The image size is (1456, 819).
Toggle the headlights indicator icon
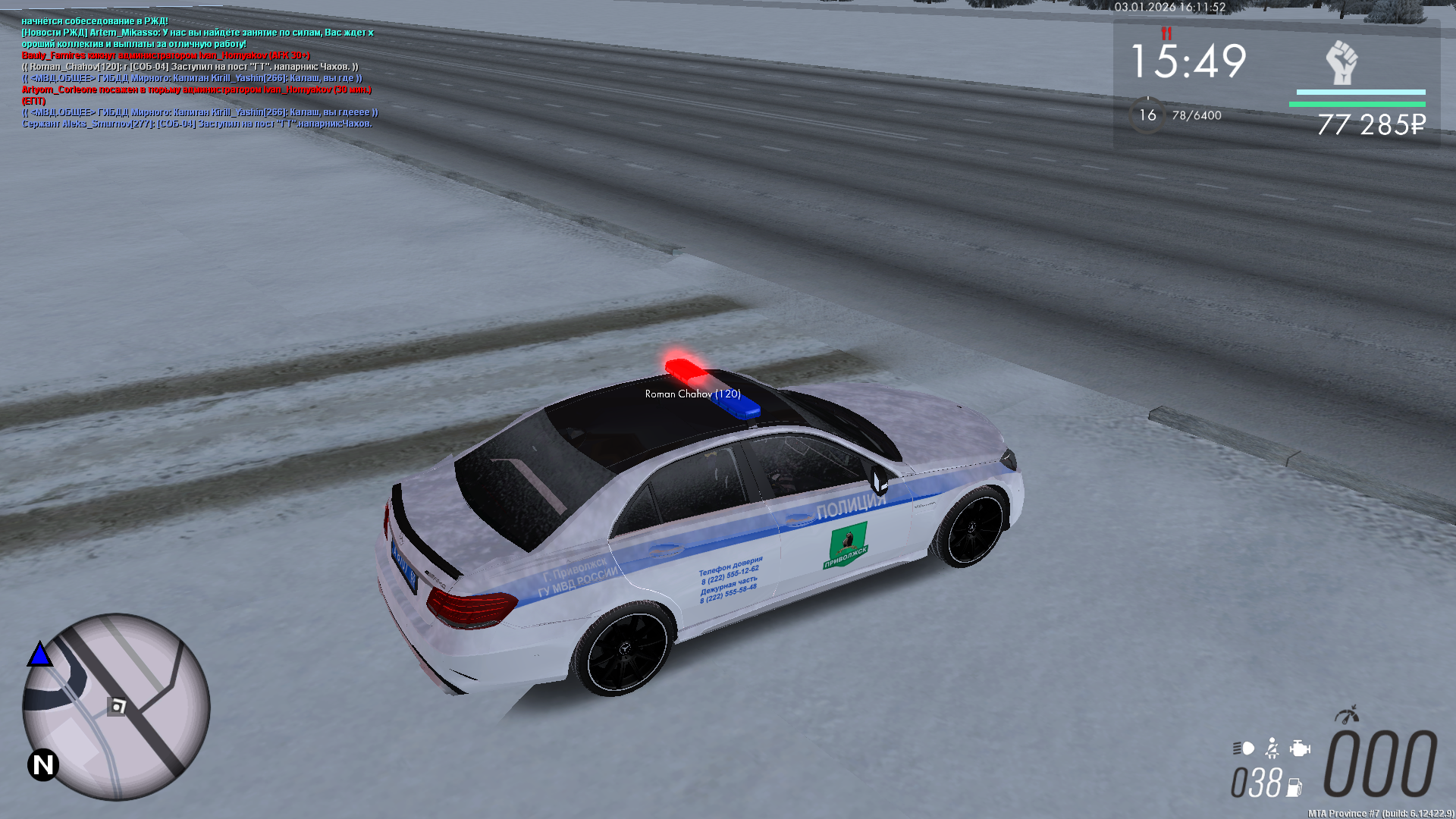pos(1244,748)
